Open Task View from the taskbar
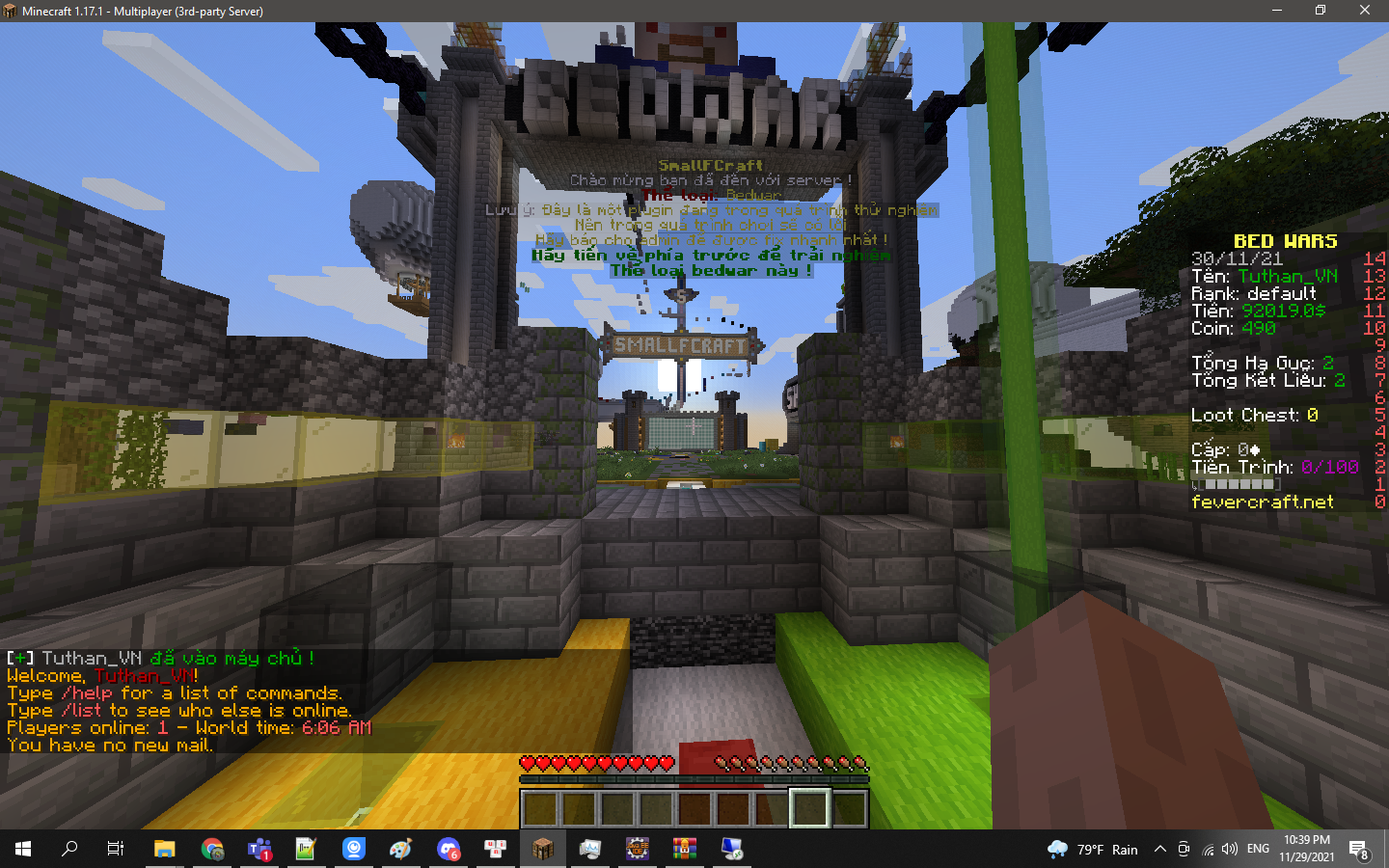 pyautogui.click(x=114, y=850)
